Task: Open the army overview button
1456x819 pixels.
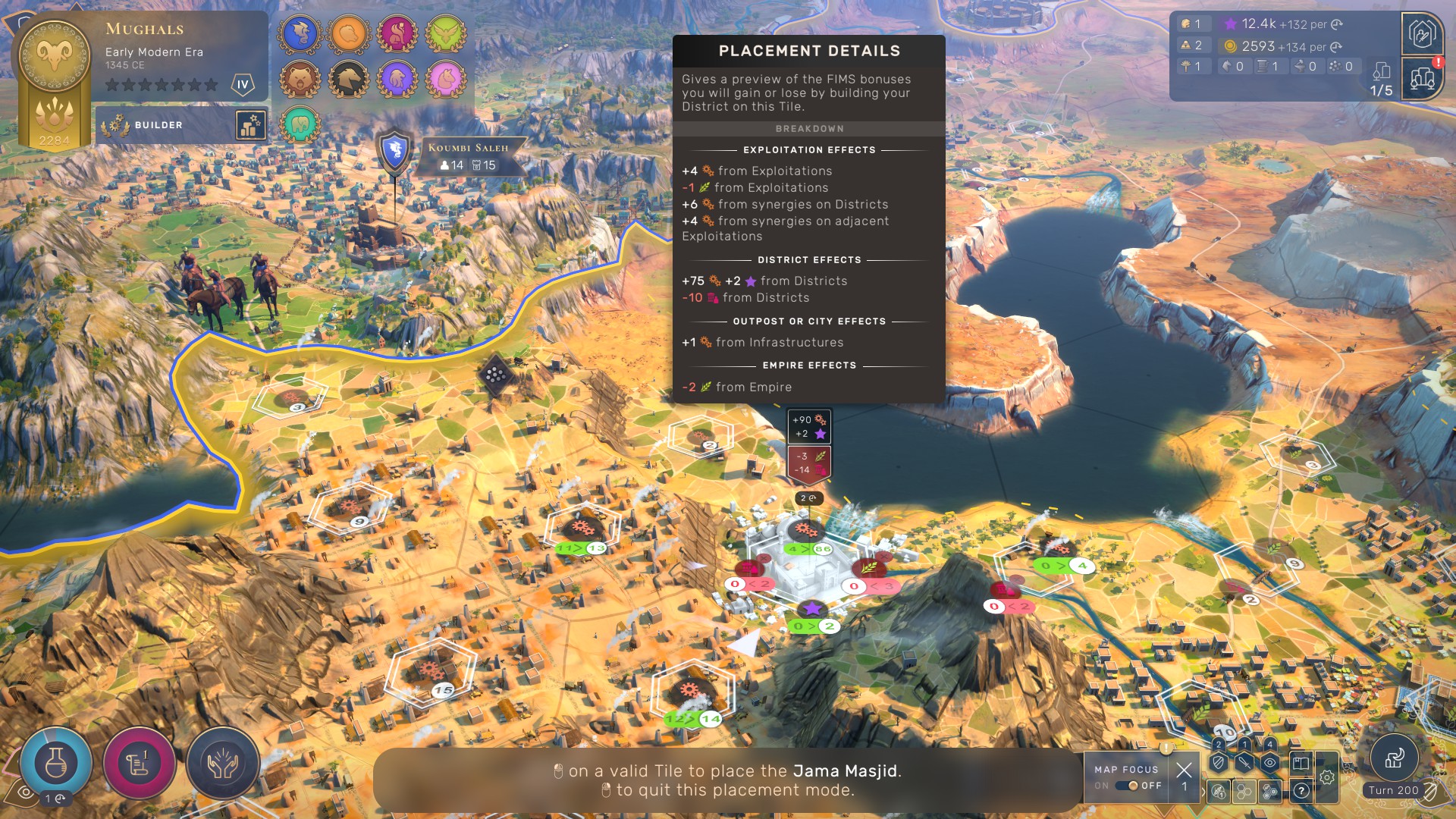Action: point(1421,33)
